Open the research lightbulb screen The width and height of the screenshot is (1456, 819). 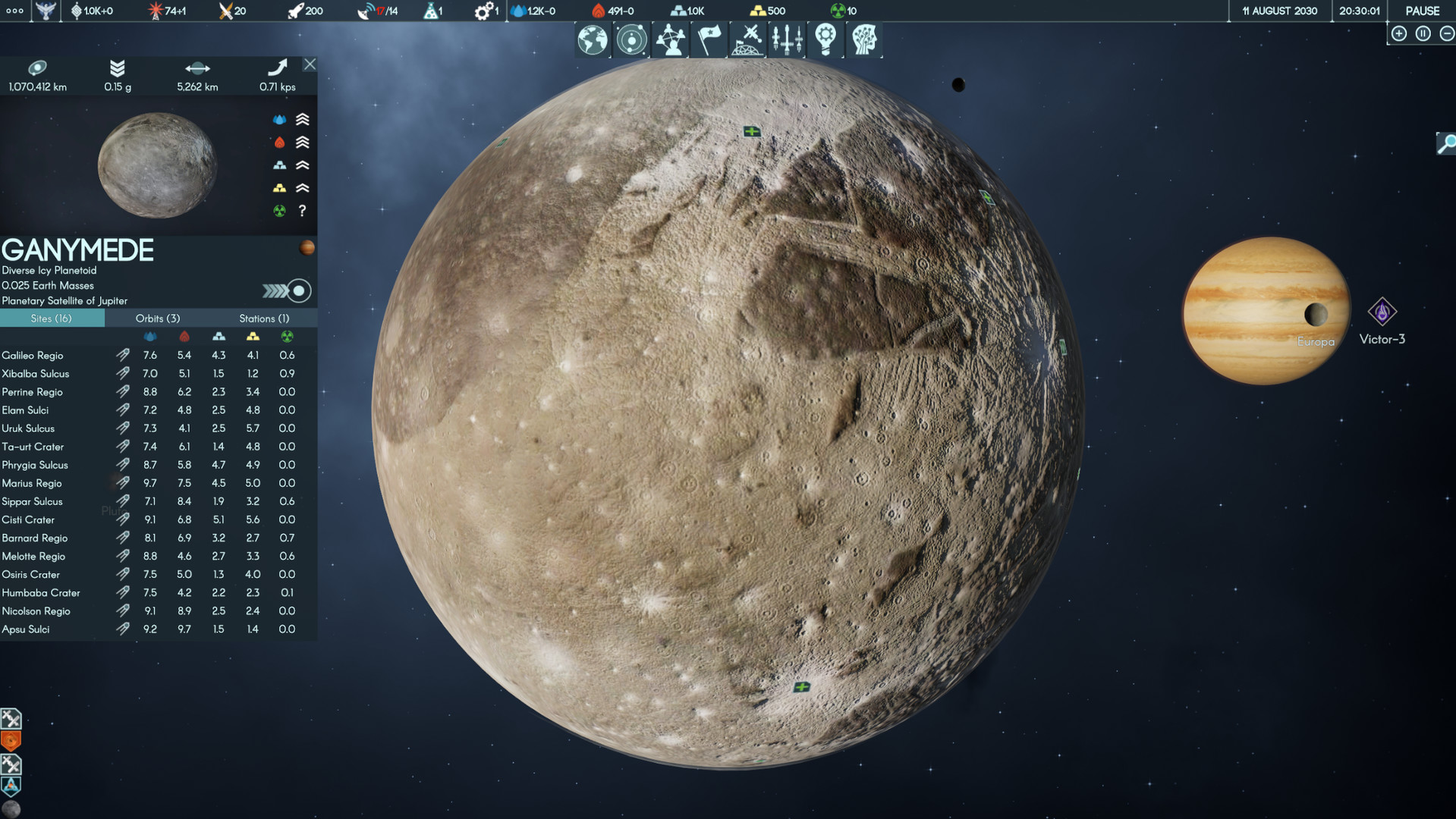825,39
